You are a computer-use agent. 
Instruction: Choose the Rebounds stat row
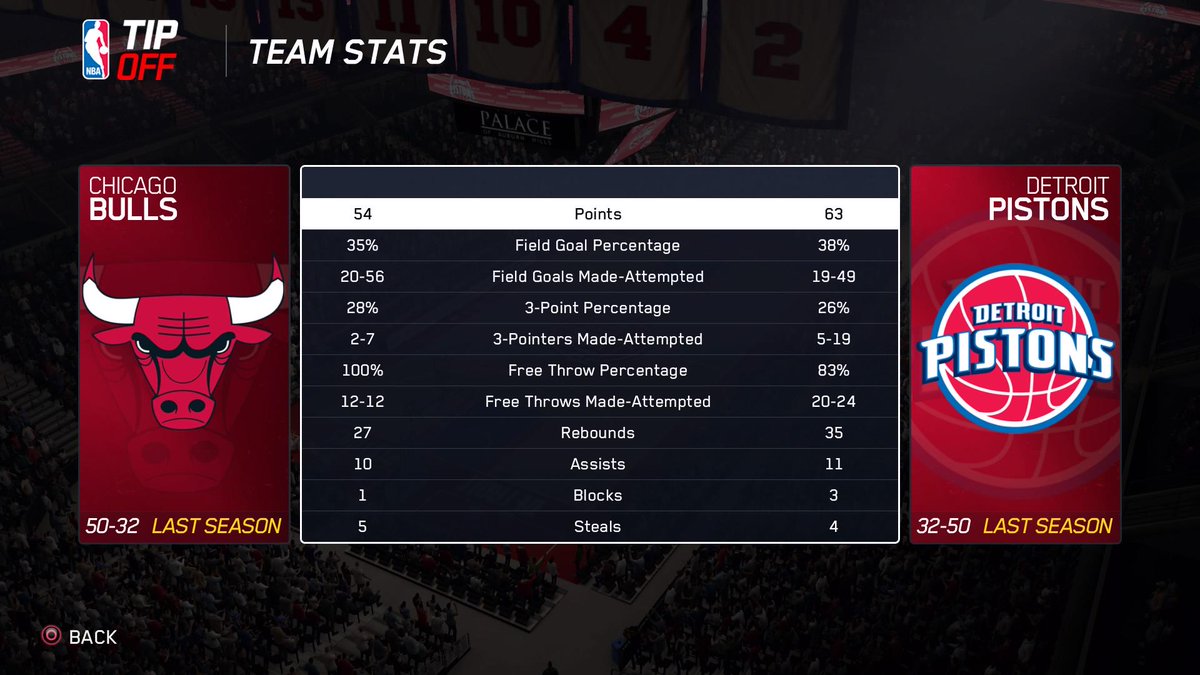coord(598,433)
